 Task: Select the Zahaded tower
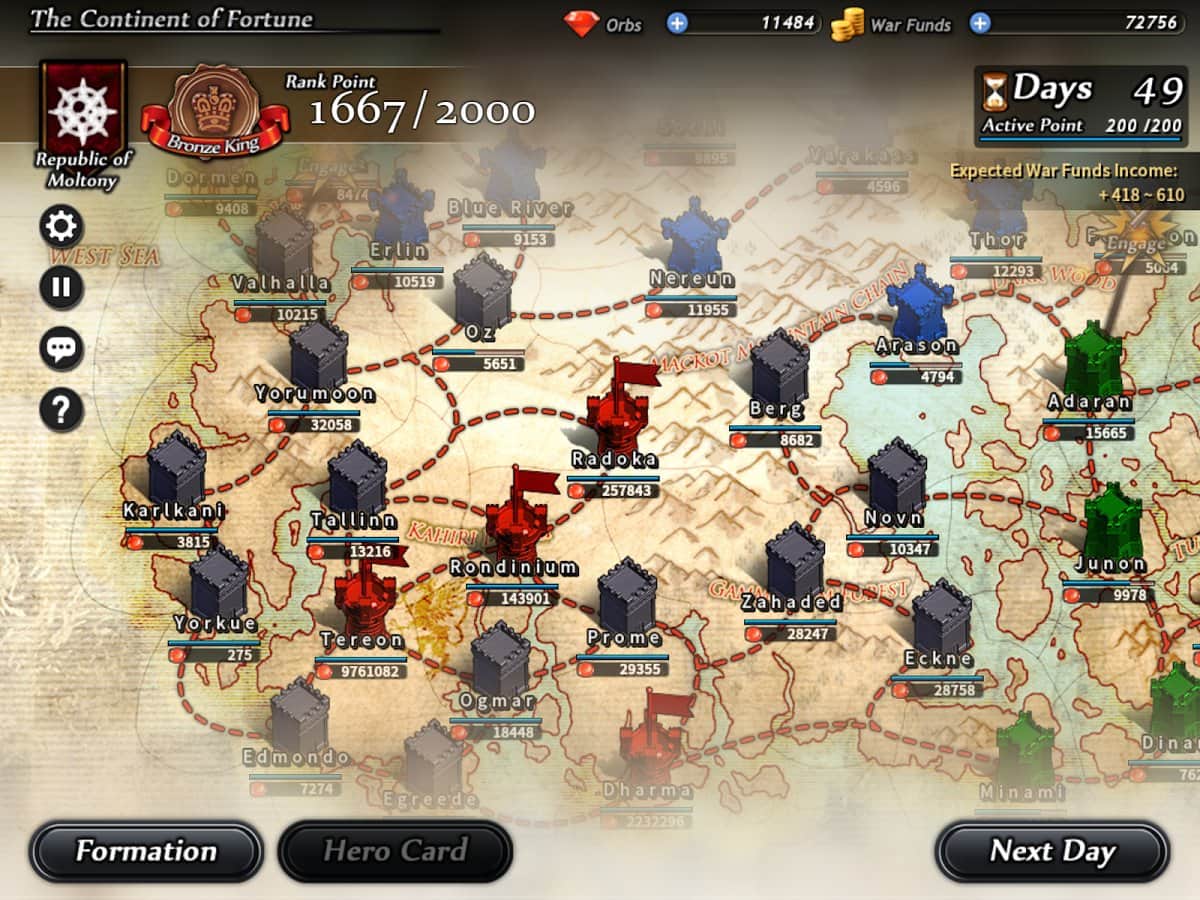click(795, 562)
